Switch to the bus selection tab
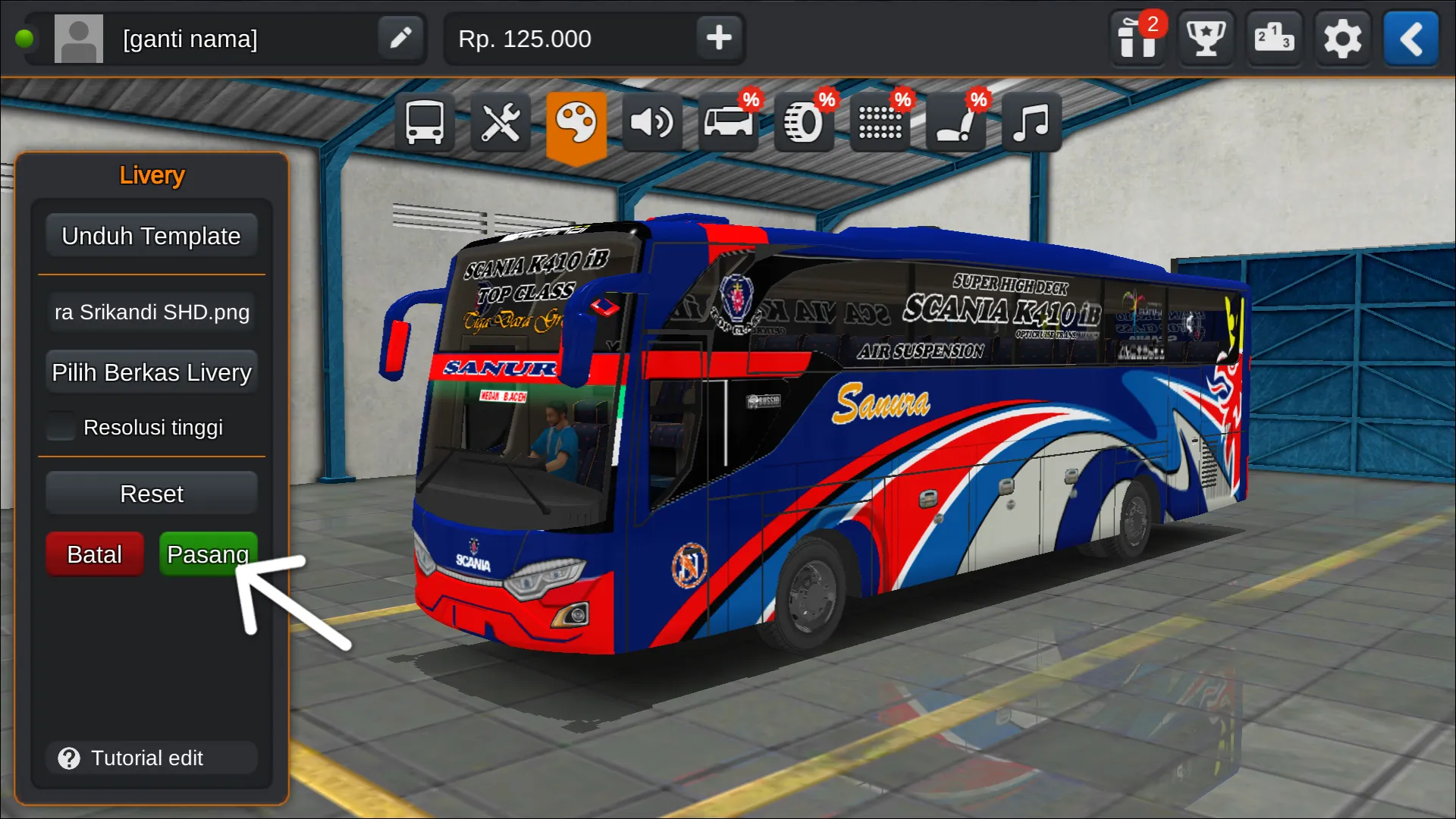Viewport: 1456px width, 819px height. (x=424, y=122)
